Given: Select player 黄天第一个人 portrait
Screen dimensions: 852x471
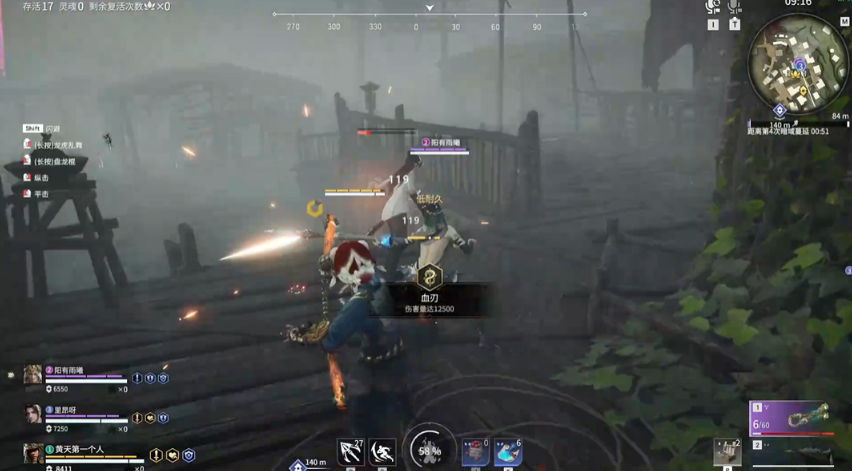Looking at the screenshot, I should click(33, 454).
